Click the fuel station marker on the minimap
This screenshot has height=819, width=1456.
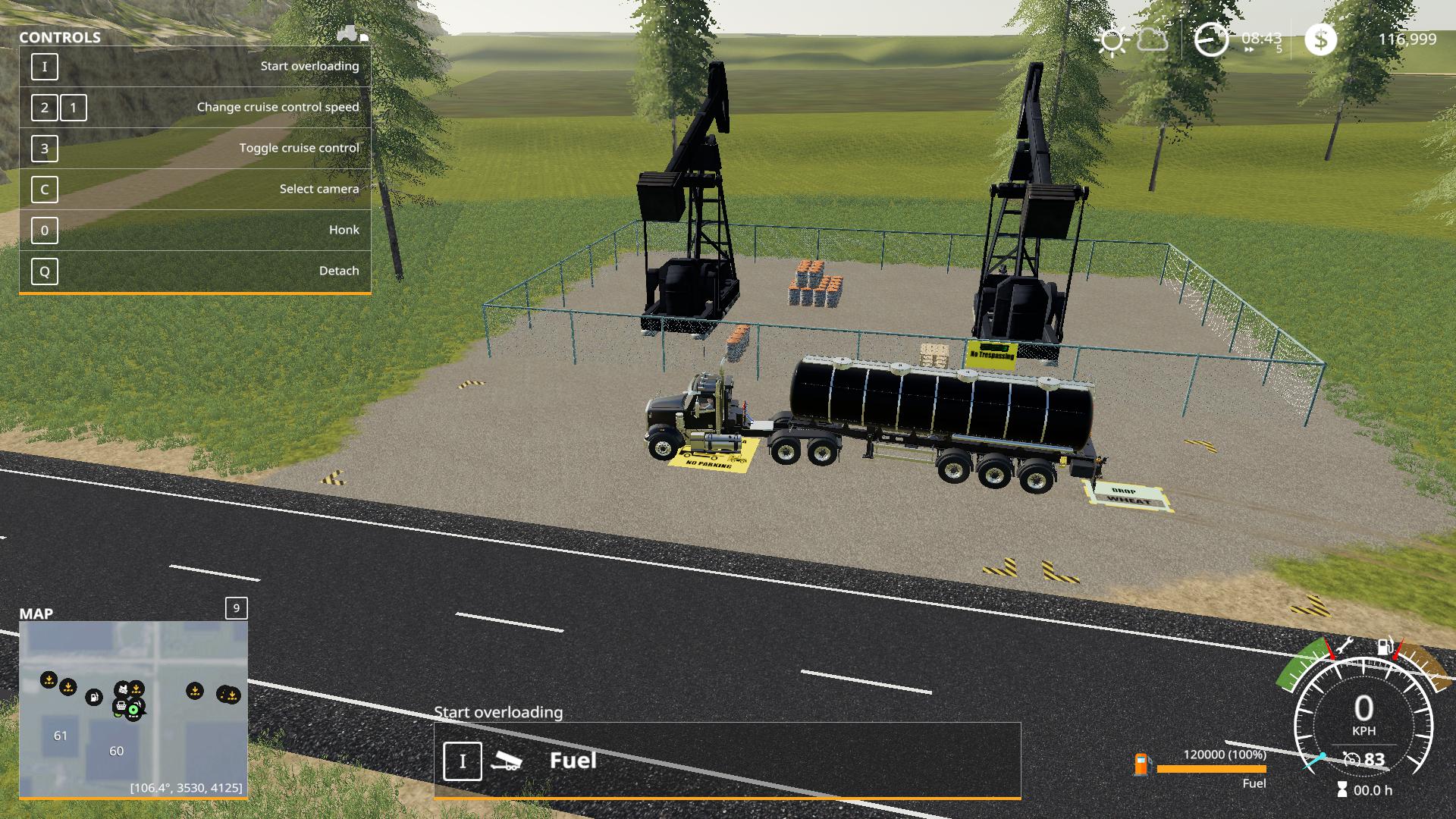coord(93,696)
